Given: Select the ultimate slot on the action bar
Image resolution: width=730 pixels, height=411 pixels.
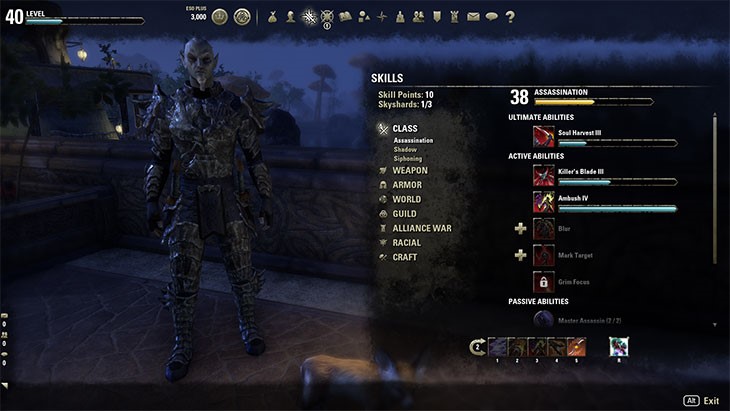Looking at the screenshot, I should pos(619,347).
